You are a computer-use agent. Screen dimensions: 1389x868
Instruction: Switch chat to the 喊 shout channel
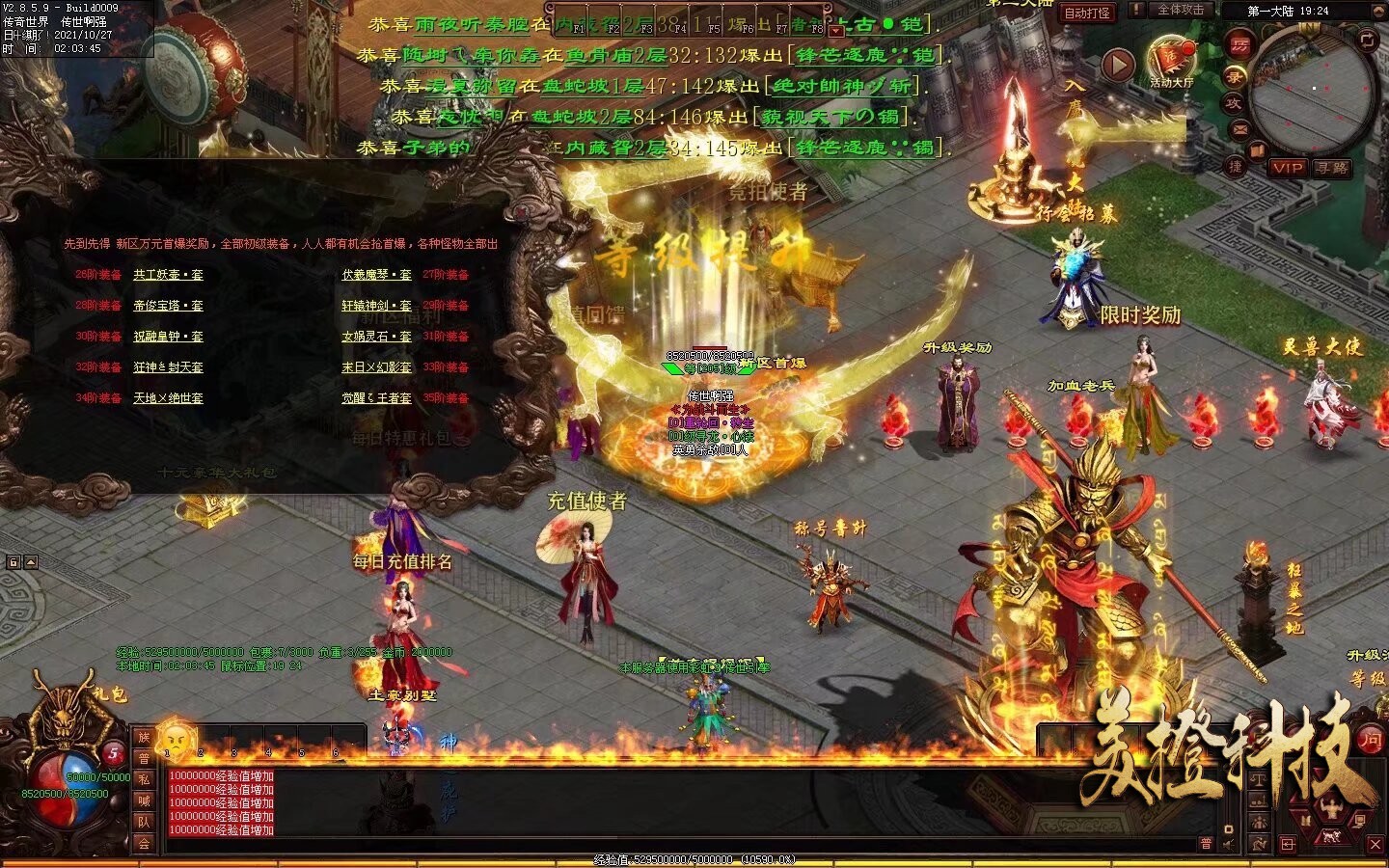(x=144, y=800)
